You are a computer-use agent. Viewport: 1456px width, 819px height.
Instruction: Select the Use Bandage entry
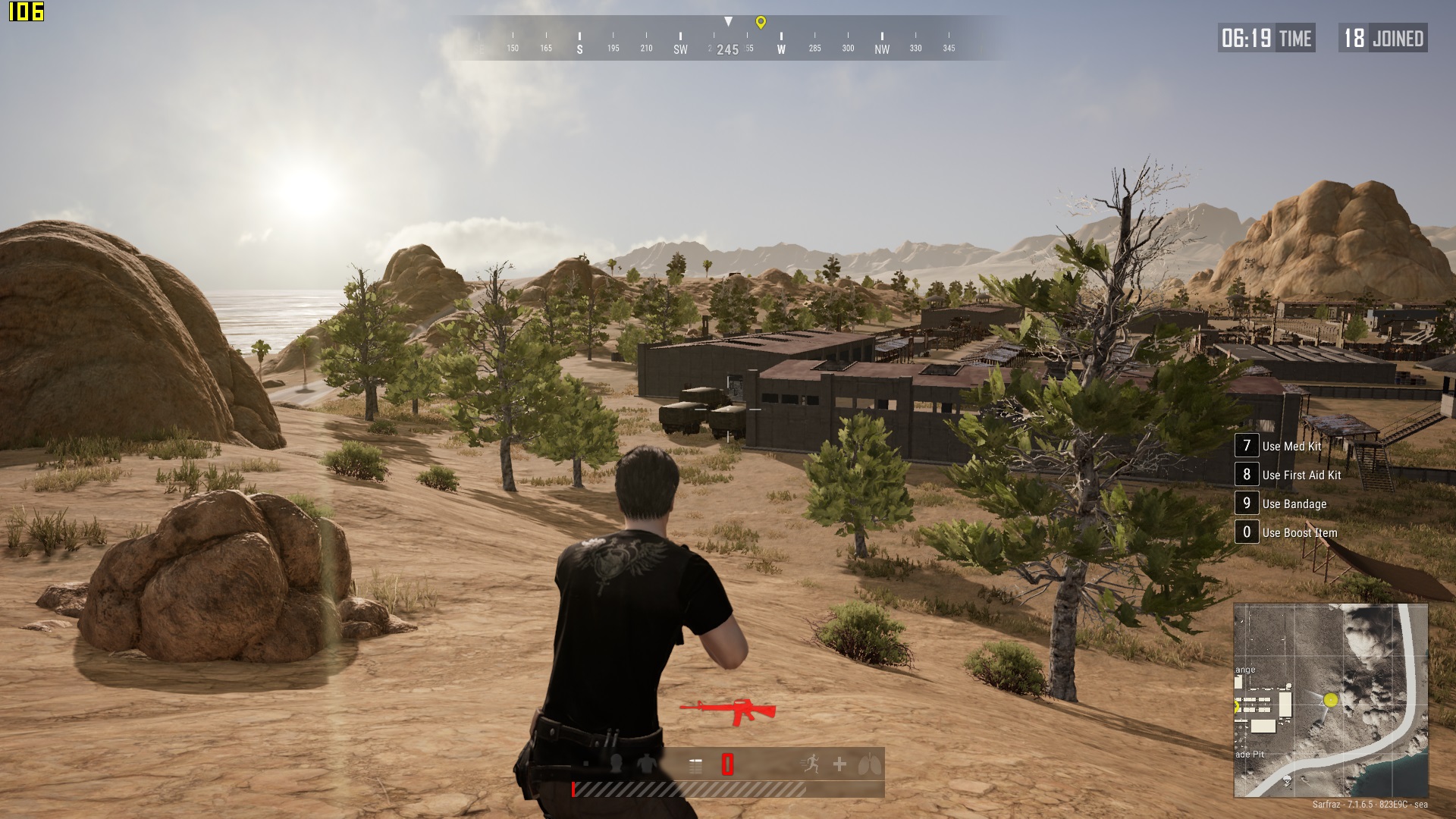[1294, 504]
